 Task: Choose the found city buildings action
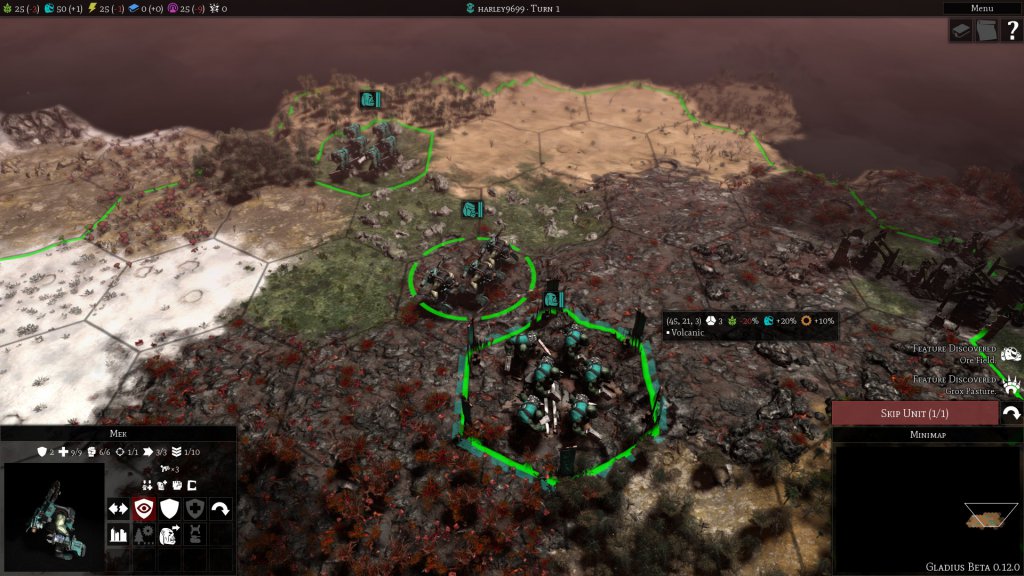(x=118, y=534)
